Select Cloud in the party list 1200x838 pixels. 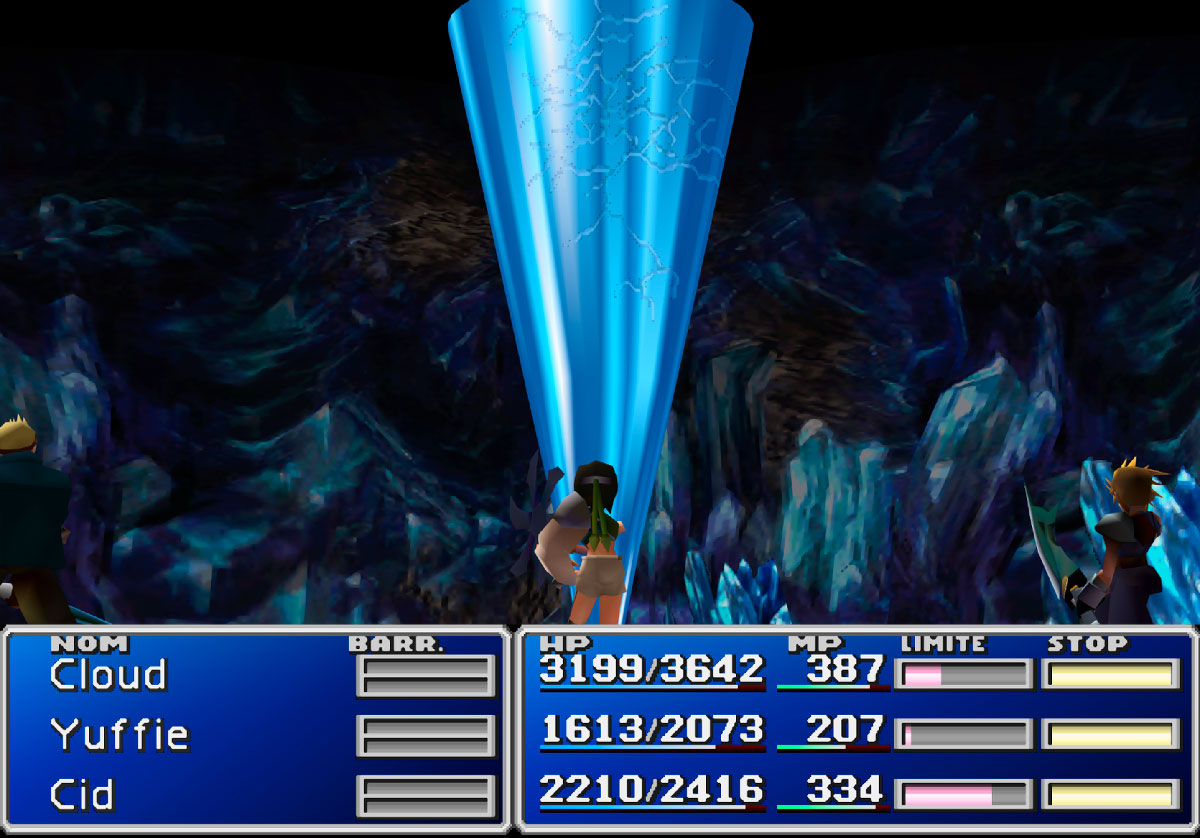click(108, 676)
